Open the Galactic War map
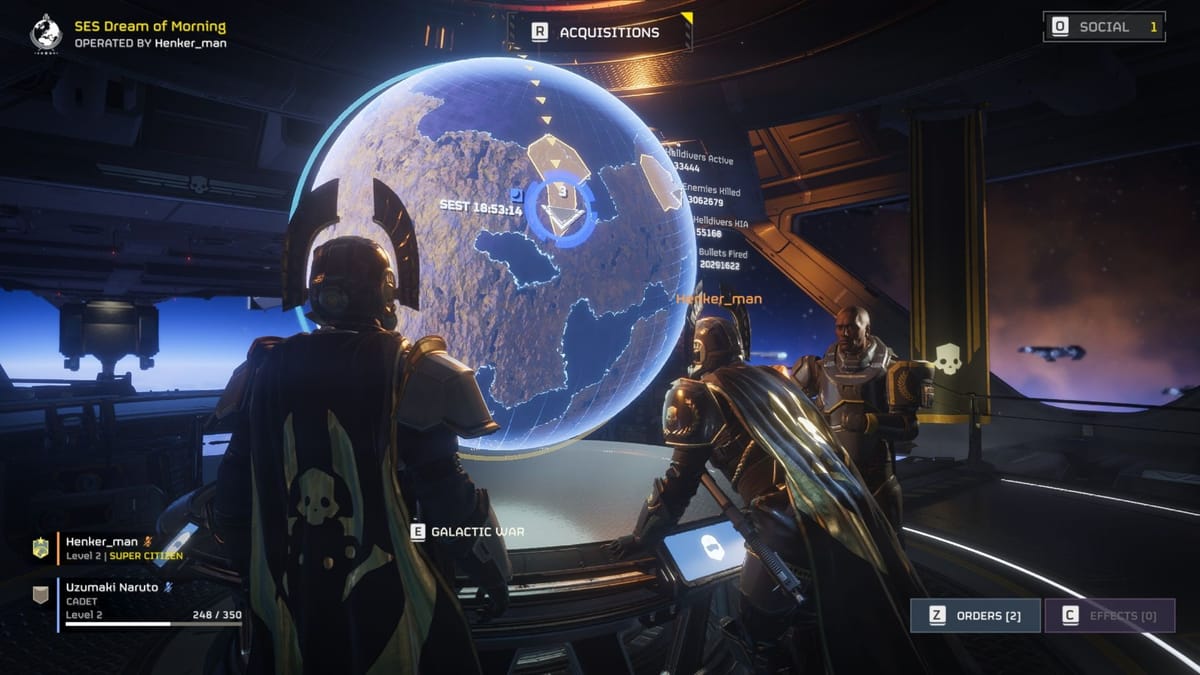 tap(468, 532)
